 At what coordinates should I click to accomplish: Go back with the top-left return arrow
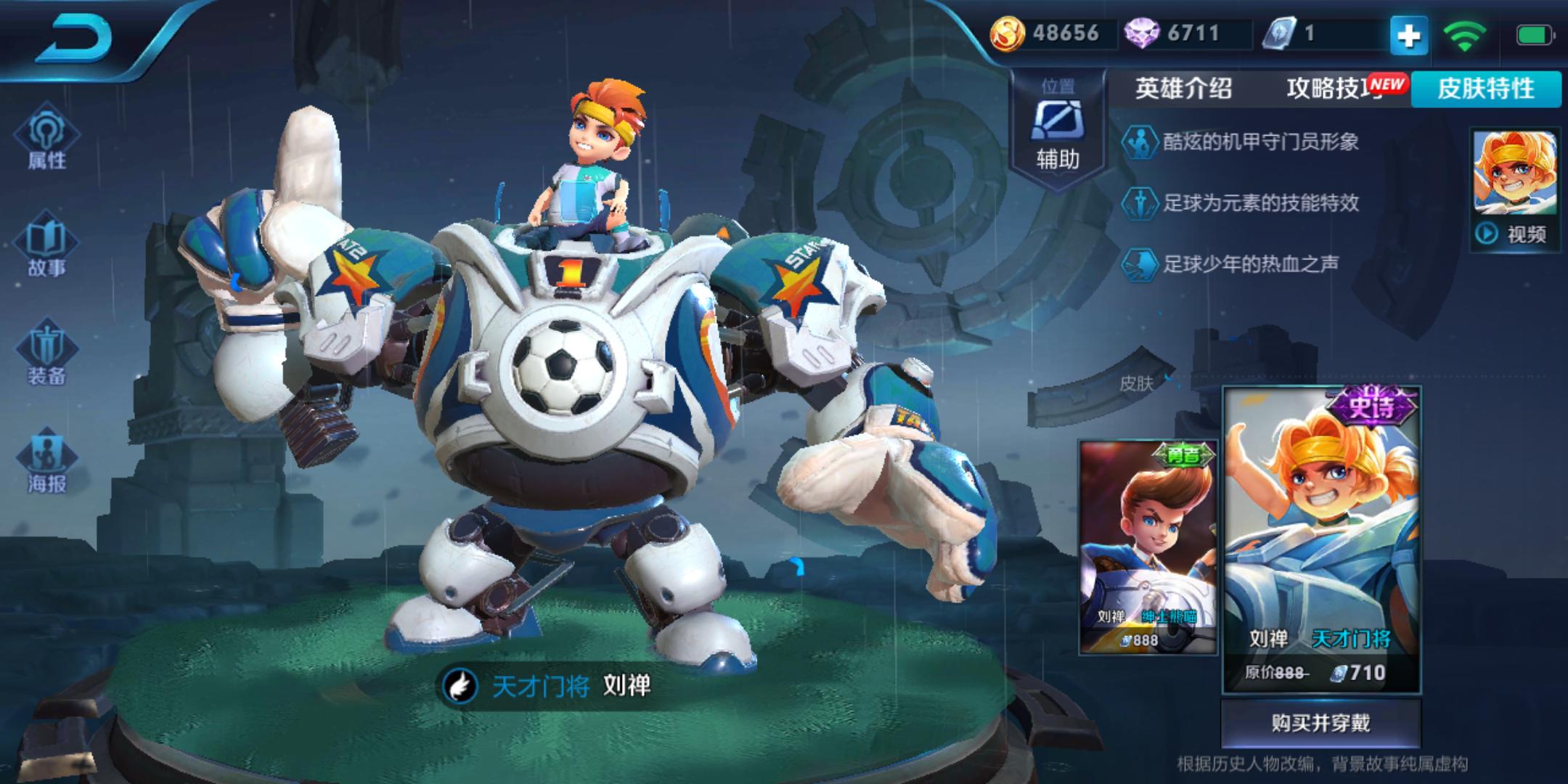coord(75,38)
